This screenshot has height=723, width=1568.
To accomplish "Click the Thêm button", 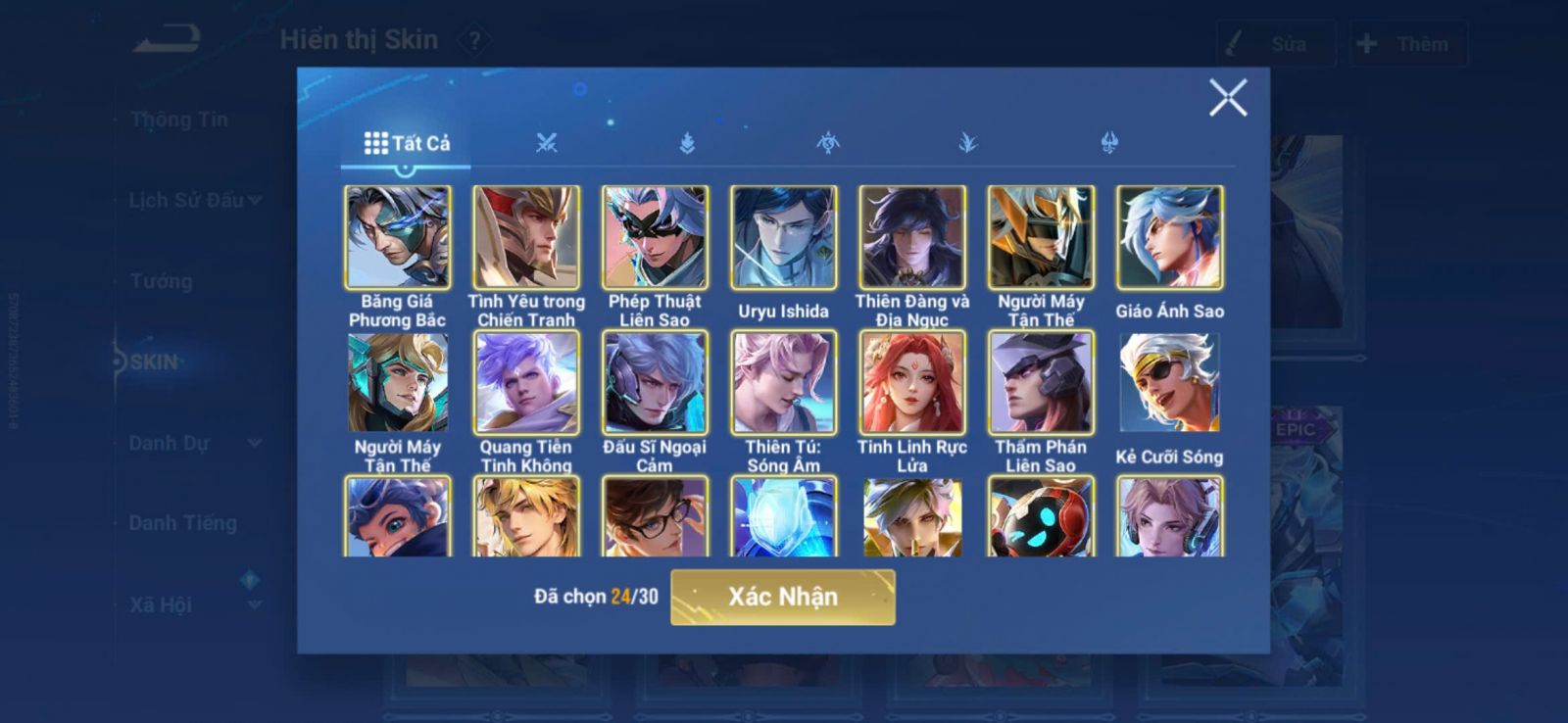I will pos(1406,44).
